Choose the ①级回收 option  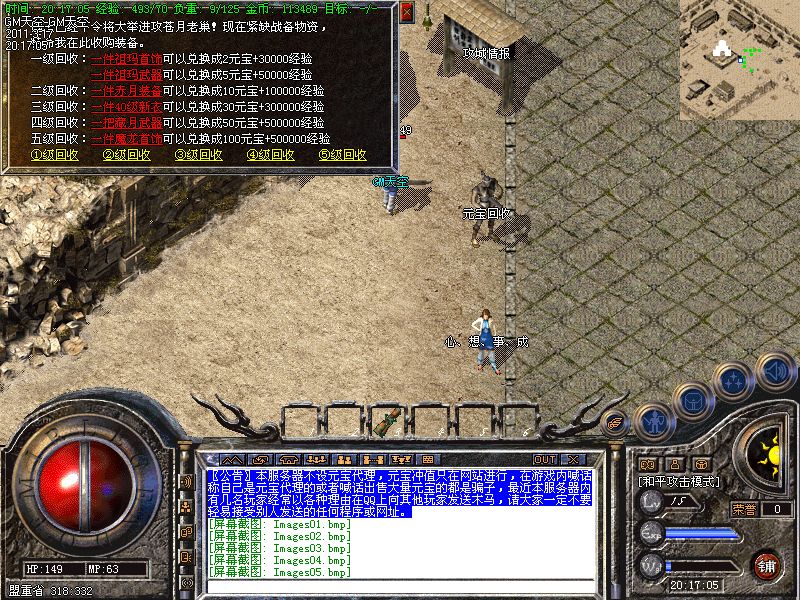54,155
